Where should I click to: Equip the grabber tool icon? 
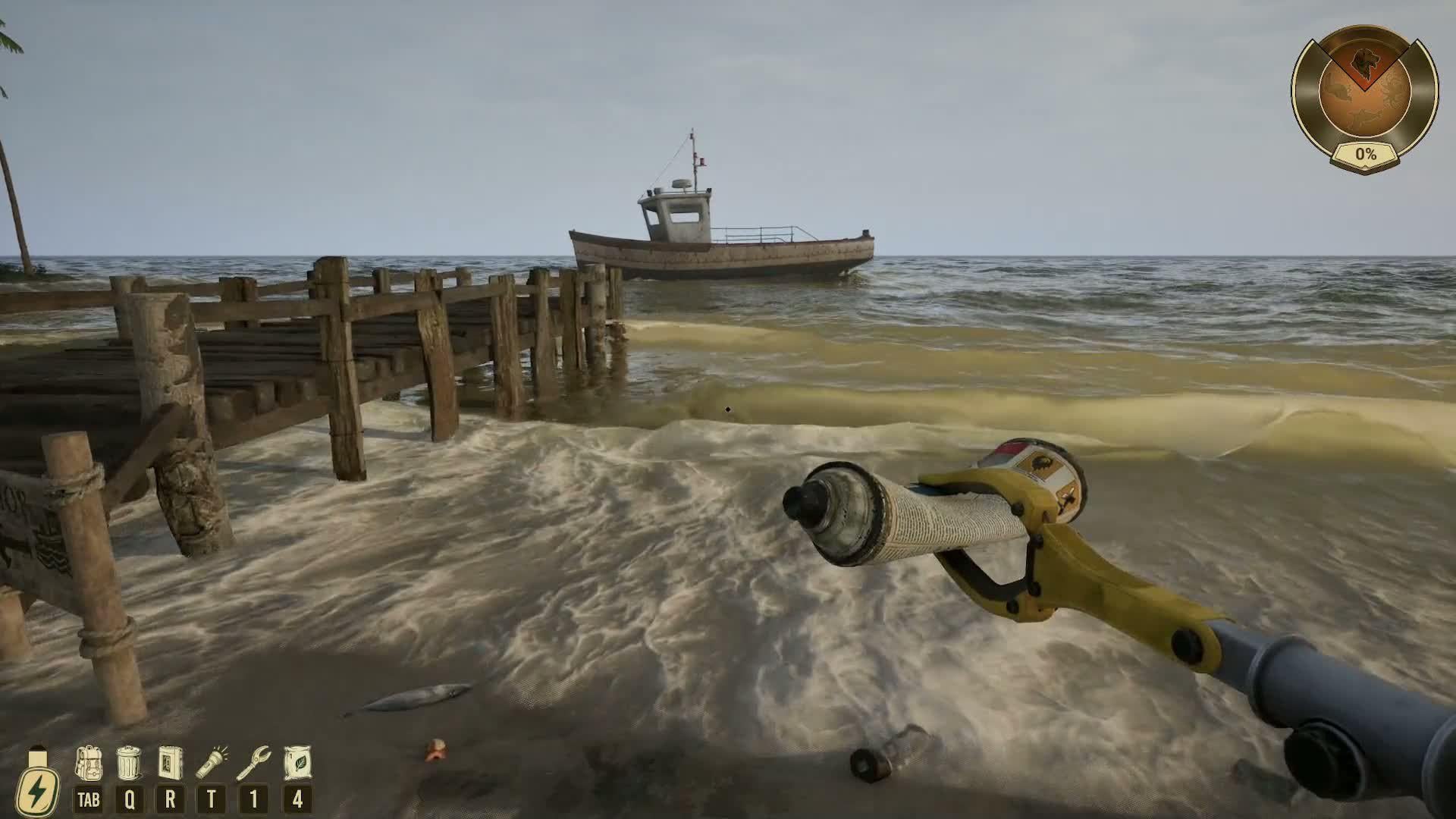point(253,763)
